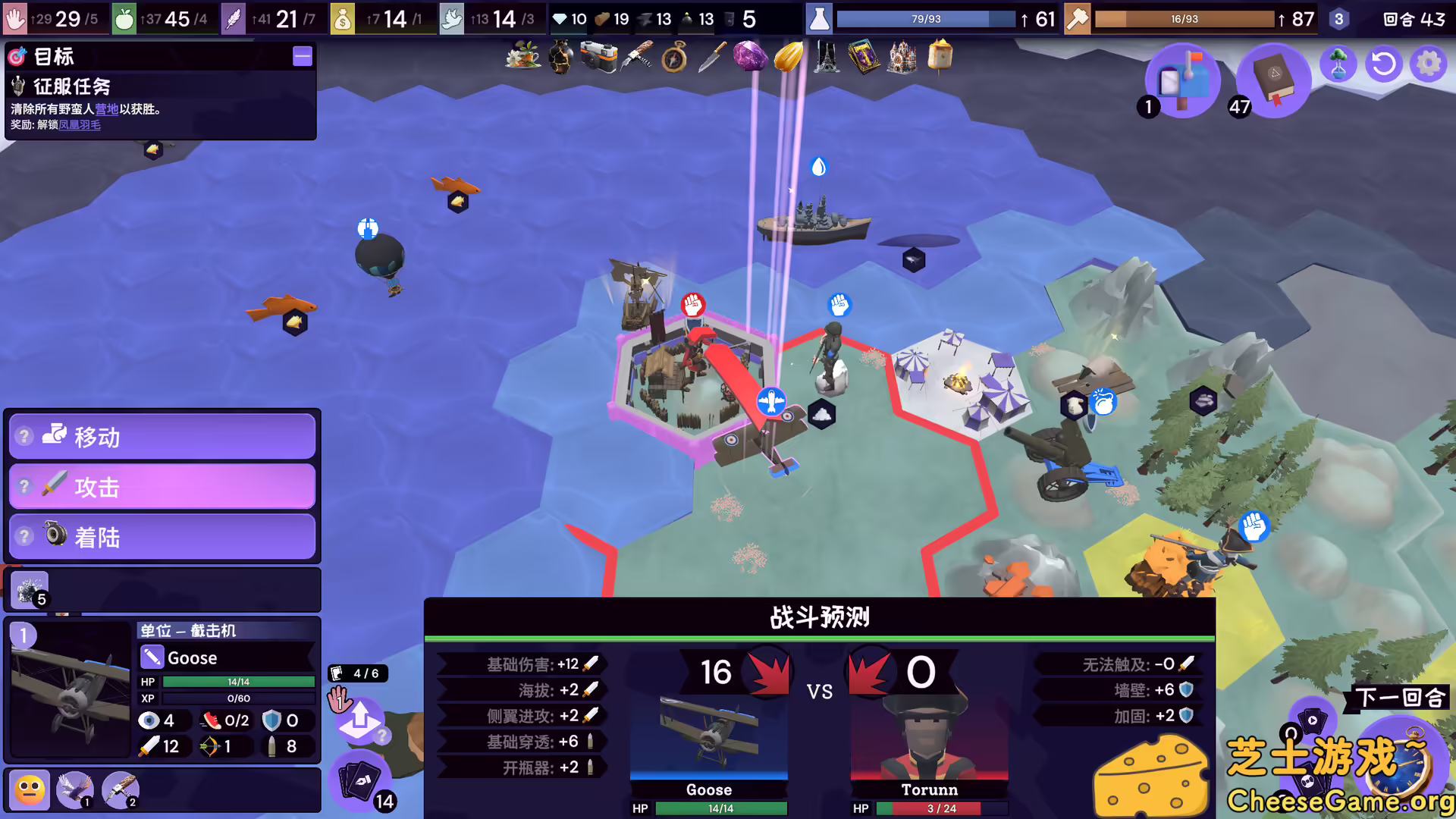Click the undo turn arrow icon

point(1383,64)
